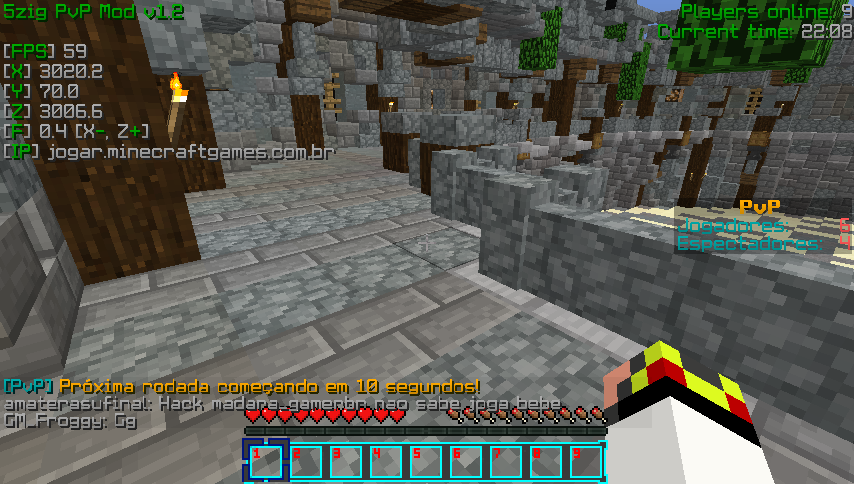This screenshot has width=854, height=484.
Task: Switch to the hotbar slot labeled 8
Action: coord(545,462)
